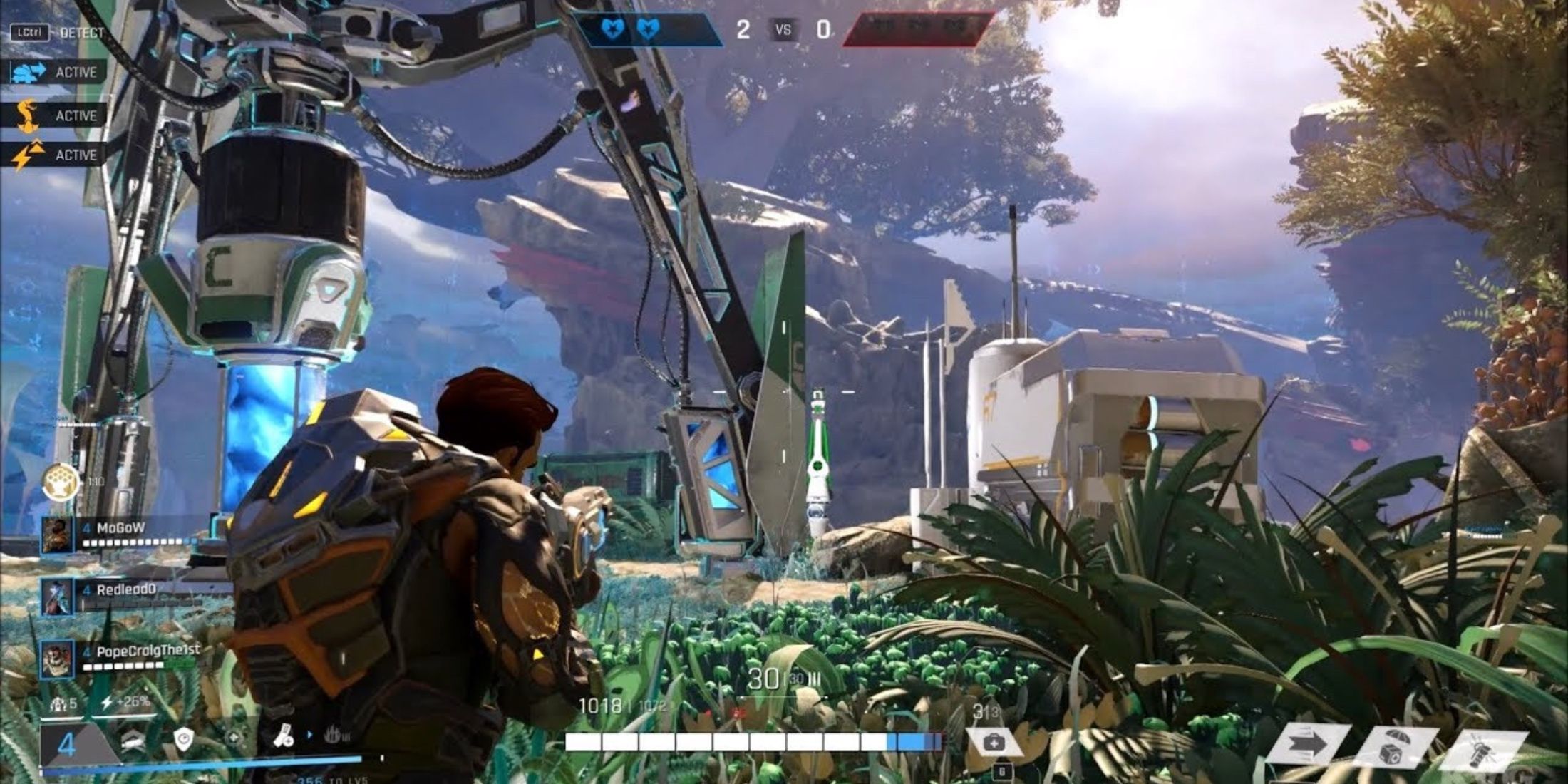
Task: Select the grenade ability icon on bottom right
Action: [1480, 749]
